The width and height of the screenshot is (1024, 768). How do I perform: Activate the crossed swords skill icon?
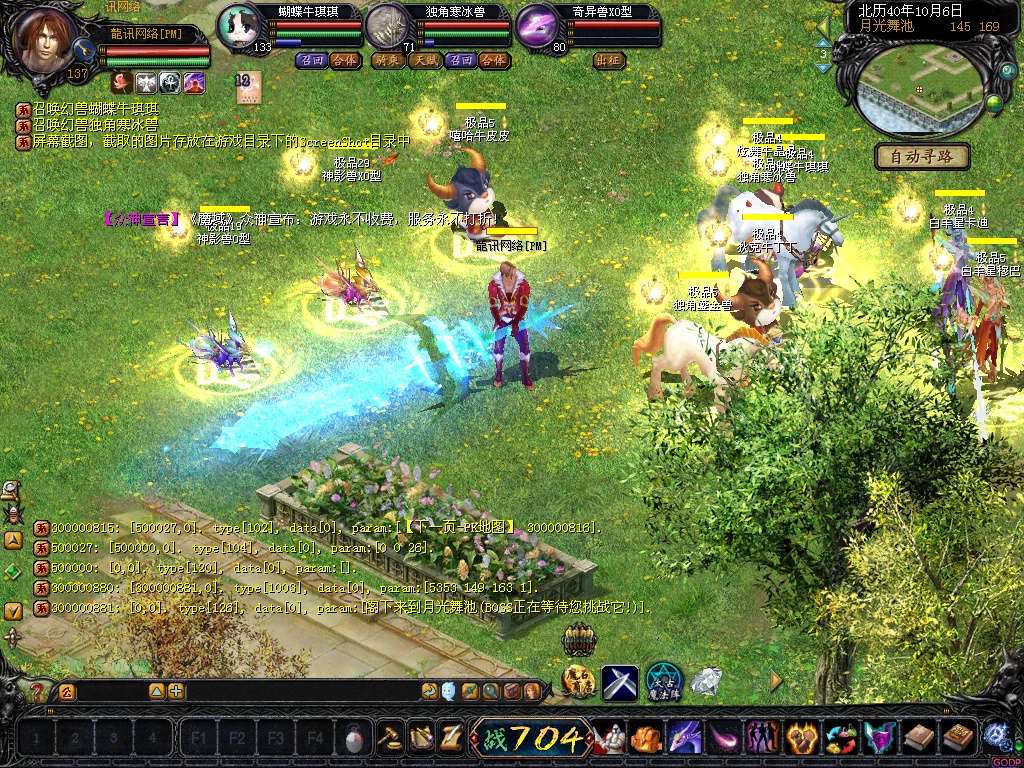click(x=619, y=682)
